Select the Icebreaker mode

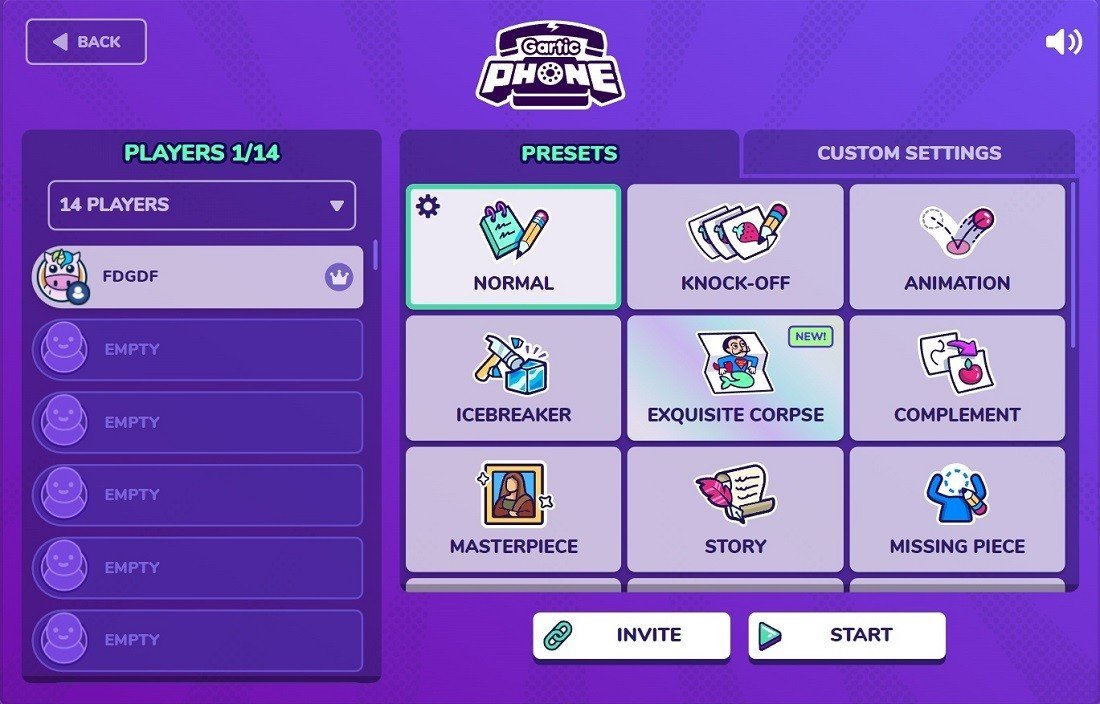point(513,378)
